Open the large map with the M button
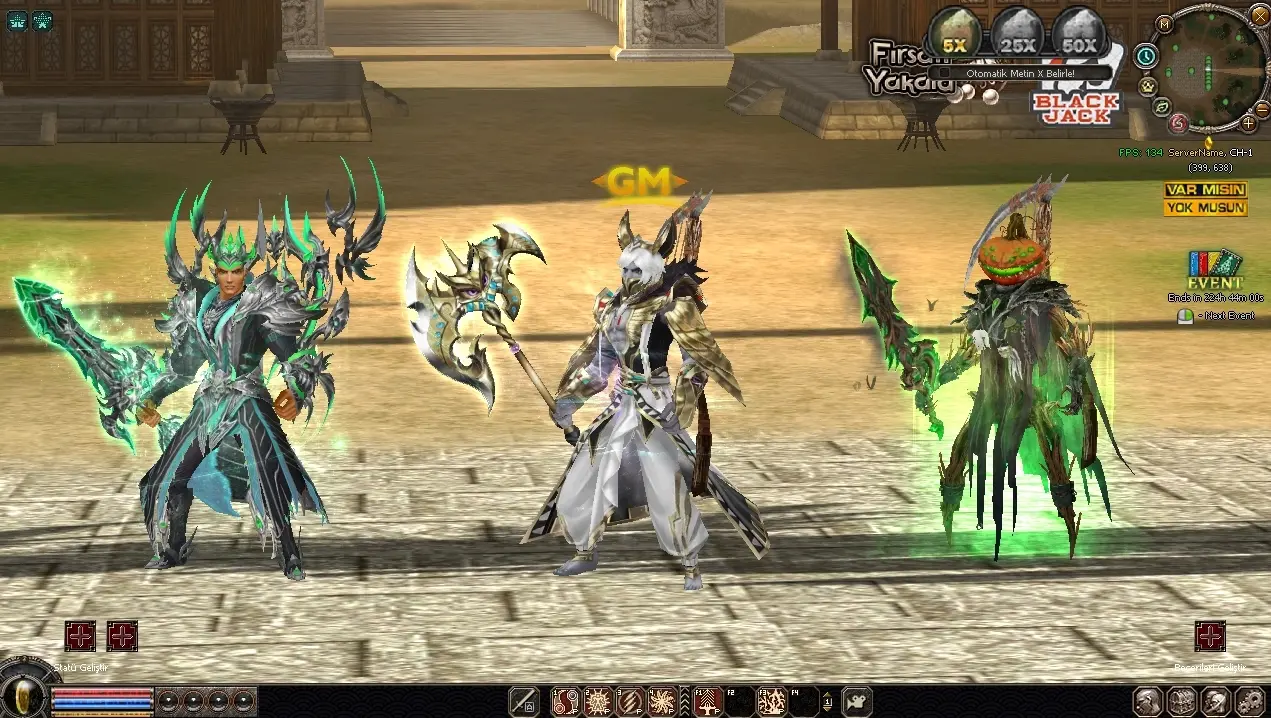This screenshot has width=1271, height=718. point(1164,23)
